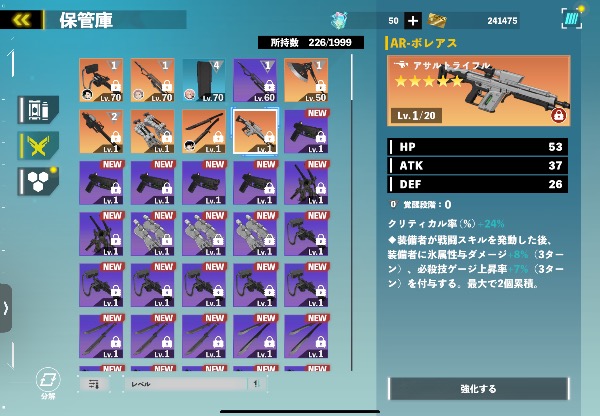Expand the left edge side panel arrow

coord(6,307)
